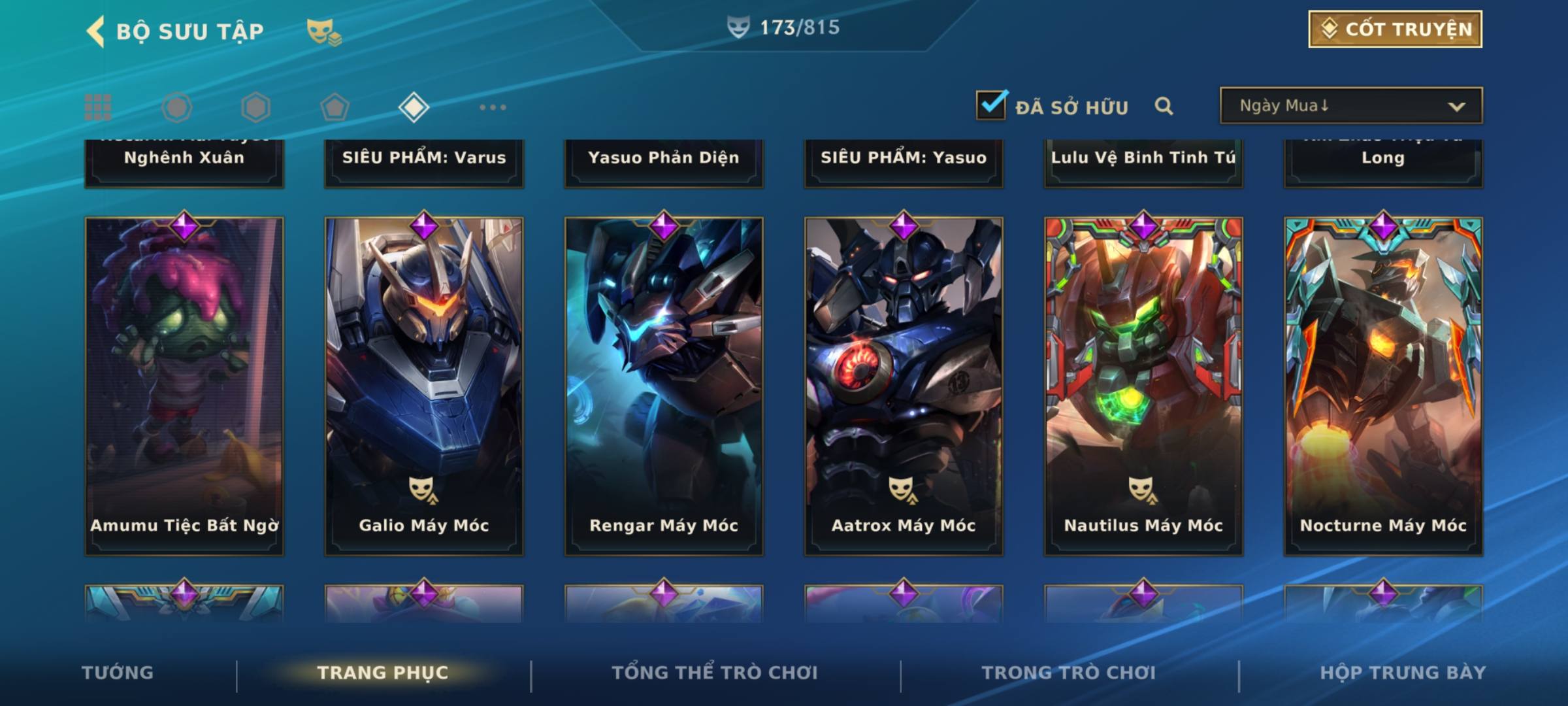1568x706 pixels.
Task: Open the Amumu Tiệc Bất Ngờ skin
Action: [x=184, y=386]
